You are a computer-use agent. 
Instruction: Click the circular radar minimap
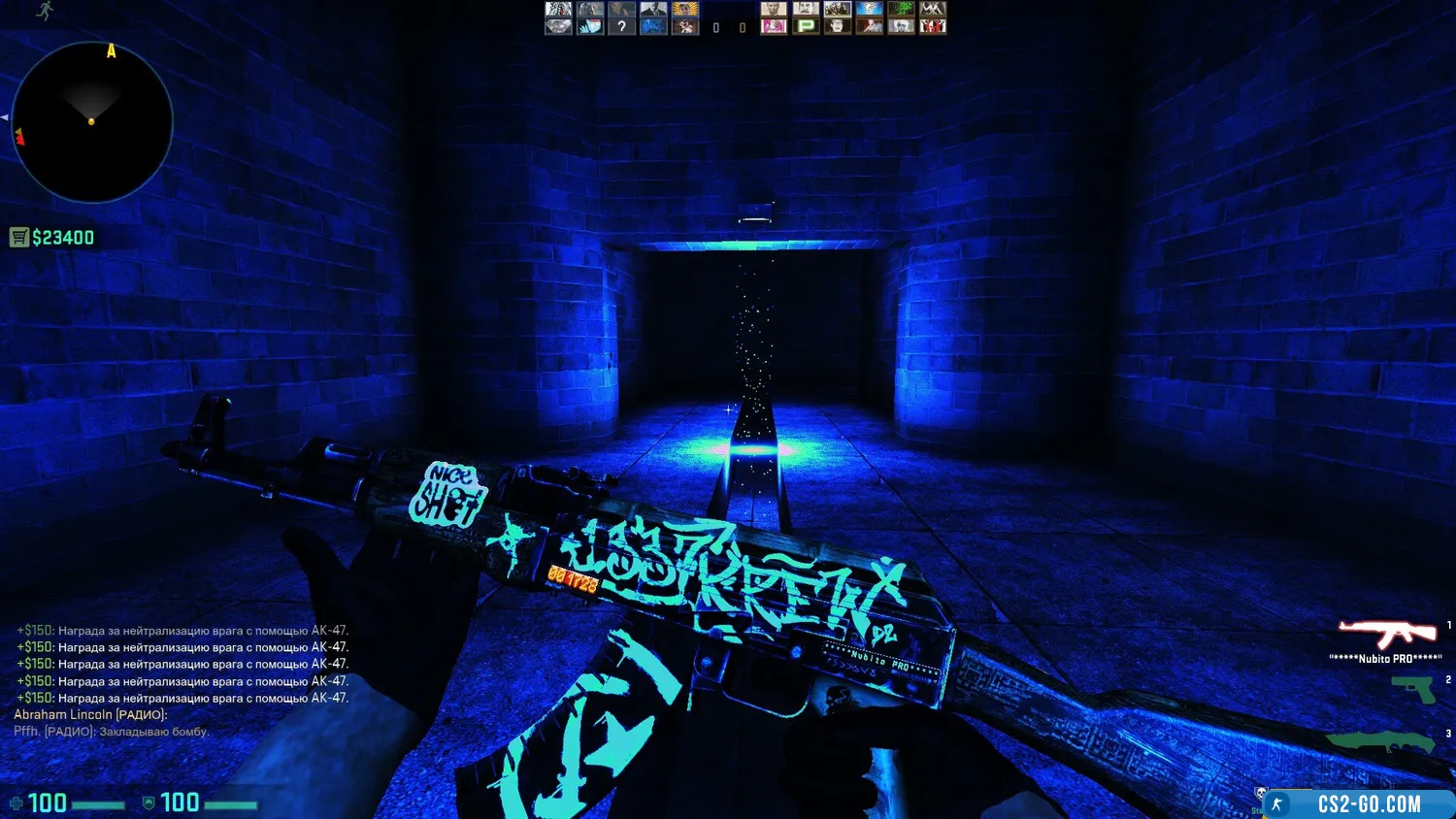[x=92, y=122]
